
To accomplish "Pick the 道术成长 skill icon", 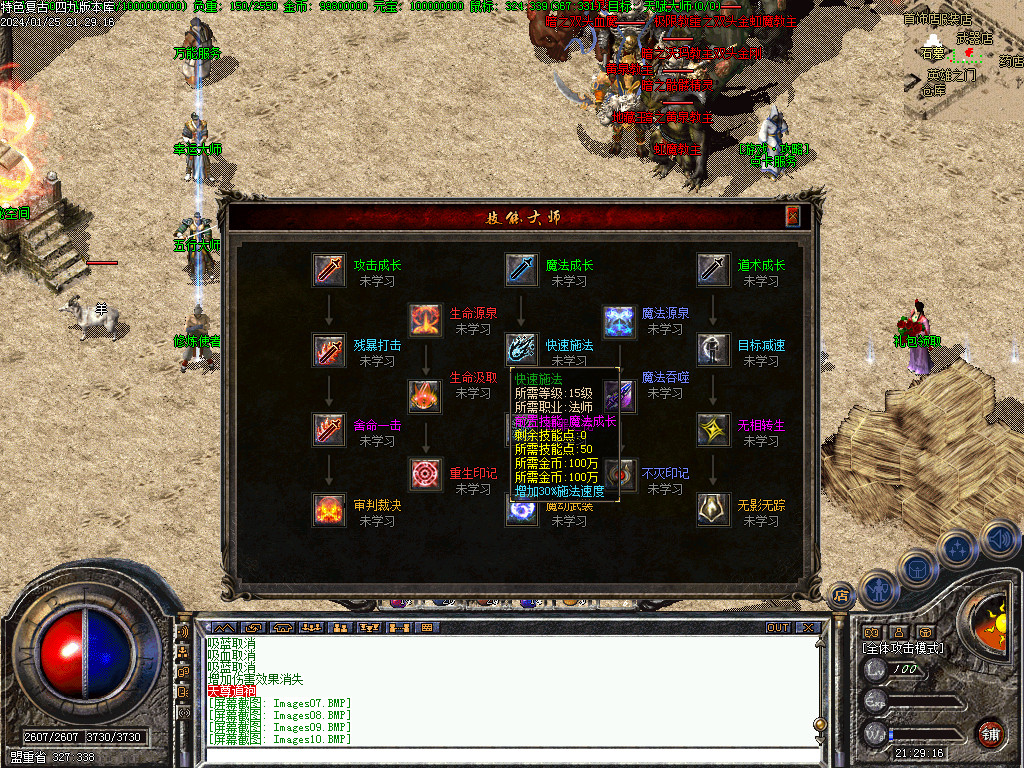I will coord(713,270).
